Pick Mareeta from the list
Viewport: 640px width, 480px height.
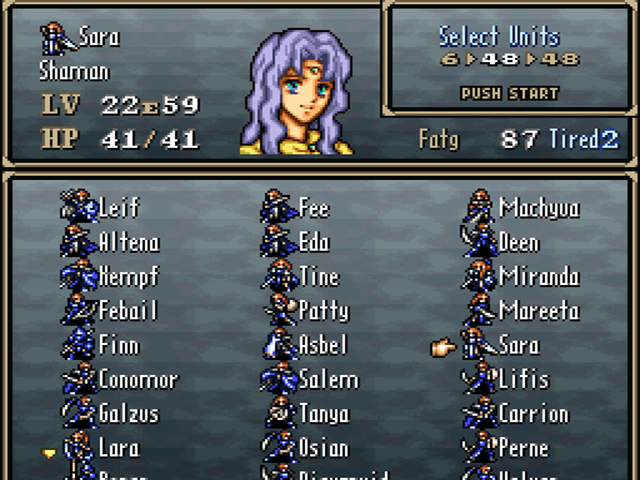(538, 311)
